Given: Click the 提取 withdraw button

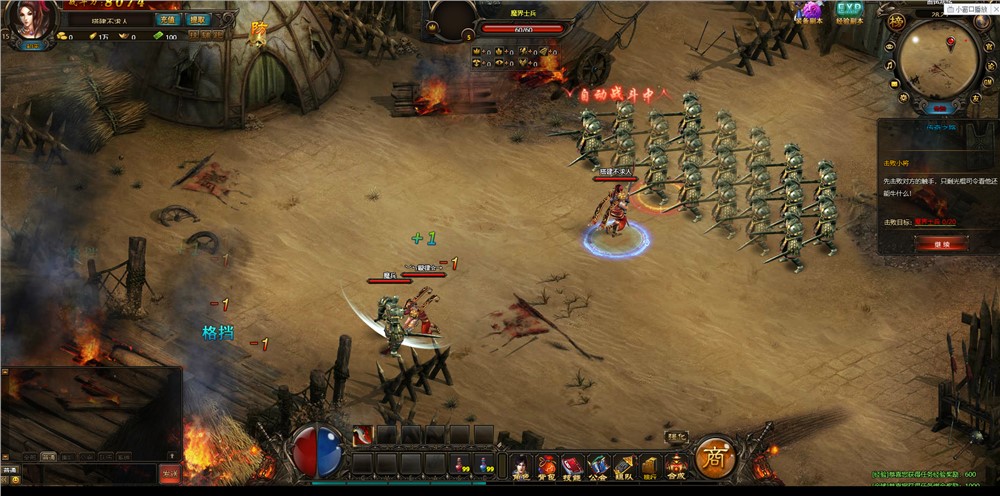Looking at the screenshot, I should point(198,19).
